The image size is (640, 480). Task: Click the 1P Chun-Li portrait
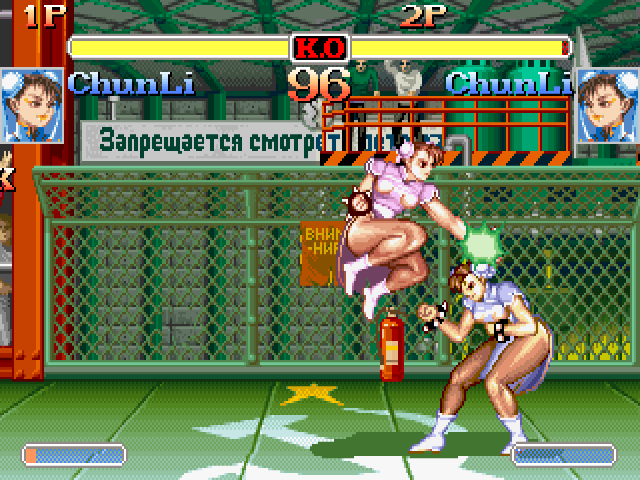click(x=31, y=105)
